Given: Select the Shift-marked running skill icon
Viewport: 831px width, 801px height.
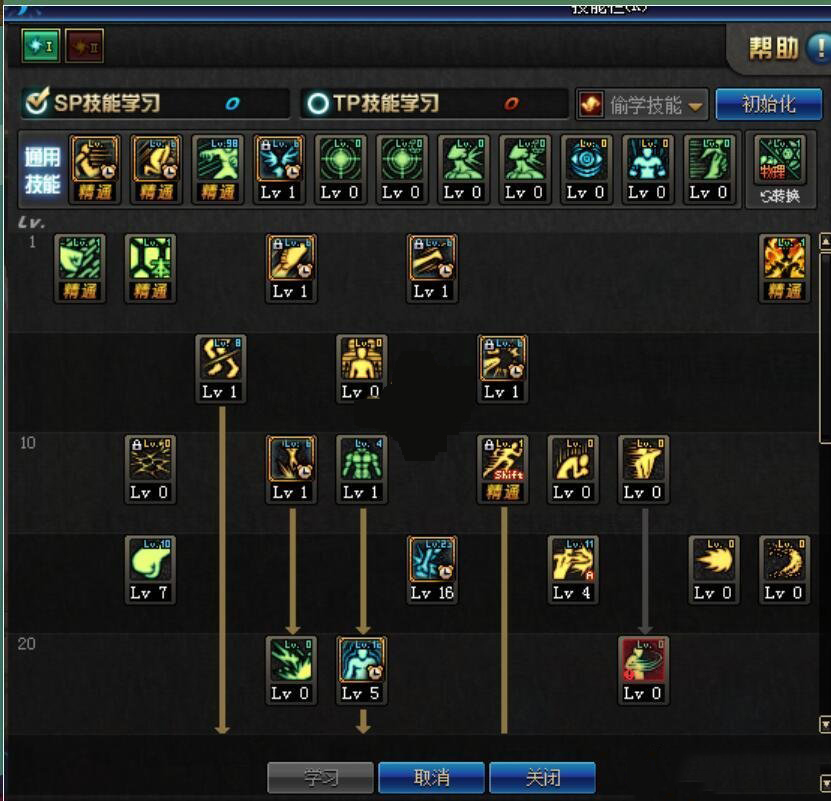Looking at the screenshot, I should [x=502, y=460].
